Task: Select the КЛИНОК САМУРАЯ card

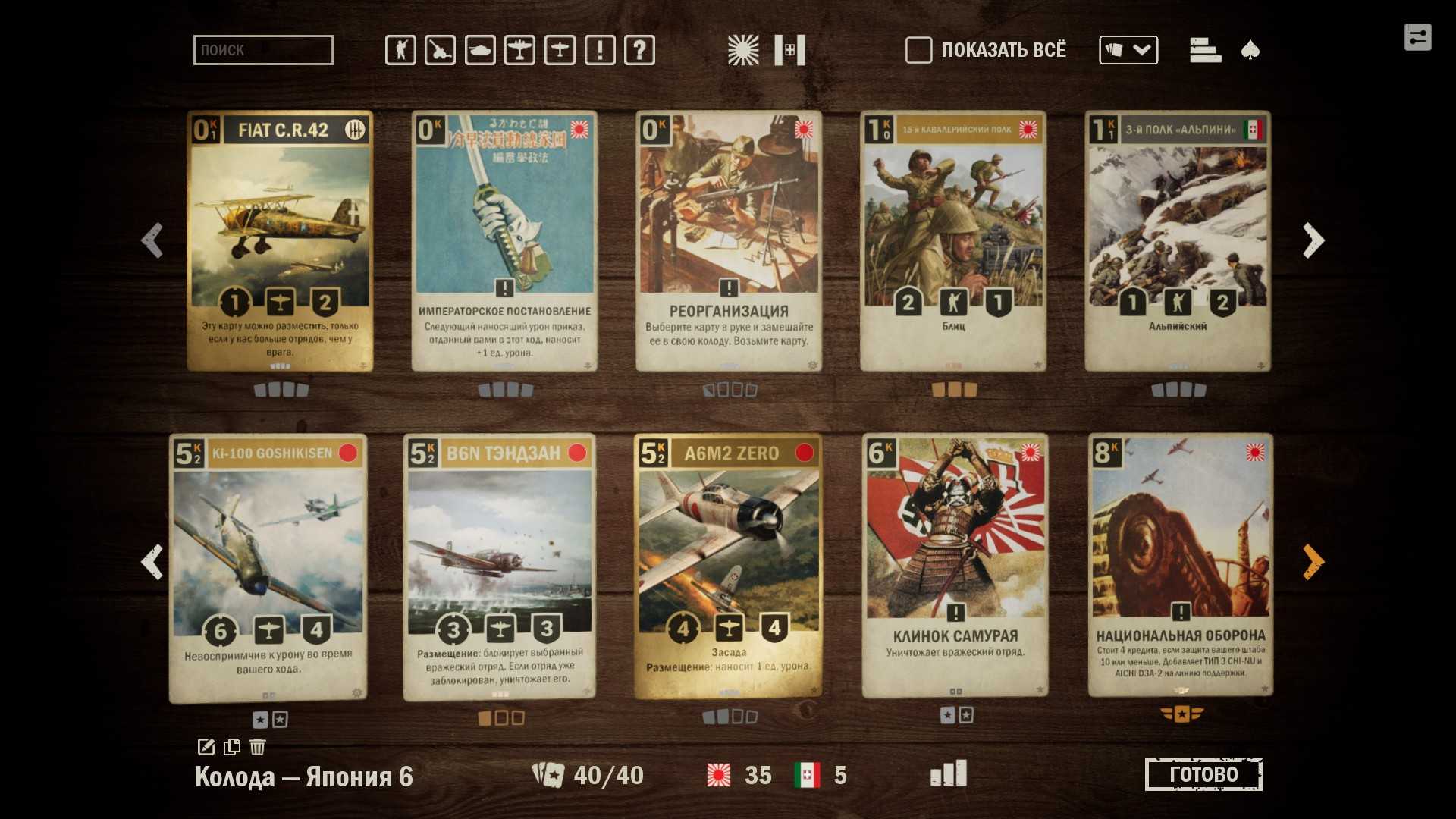Action: 955,564
